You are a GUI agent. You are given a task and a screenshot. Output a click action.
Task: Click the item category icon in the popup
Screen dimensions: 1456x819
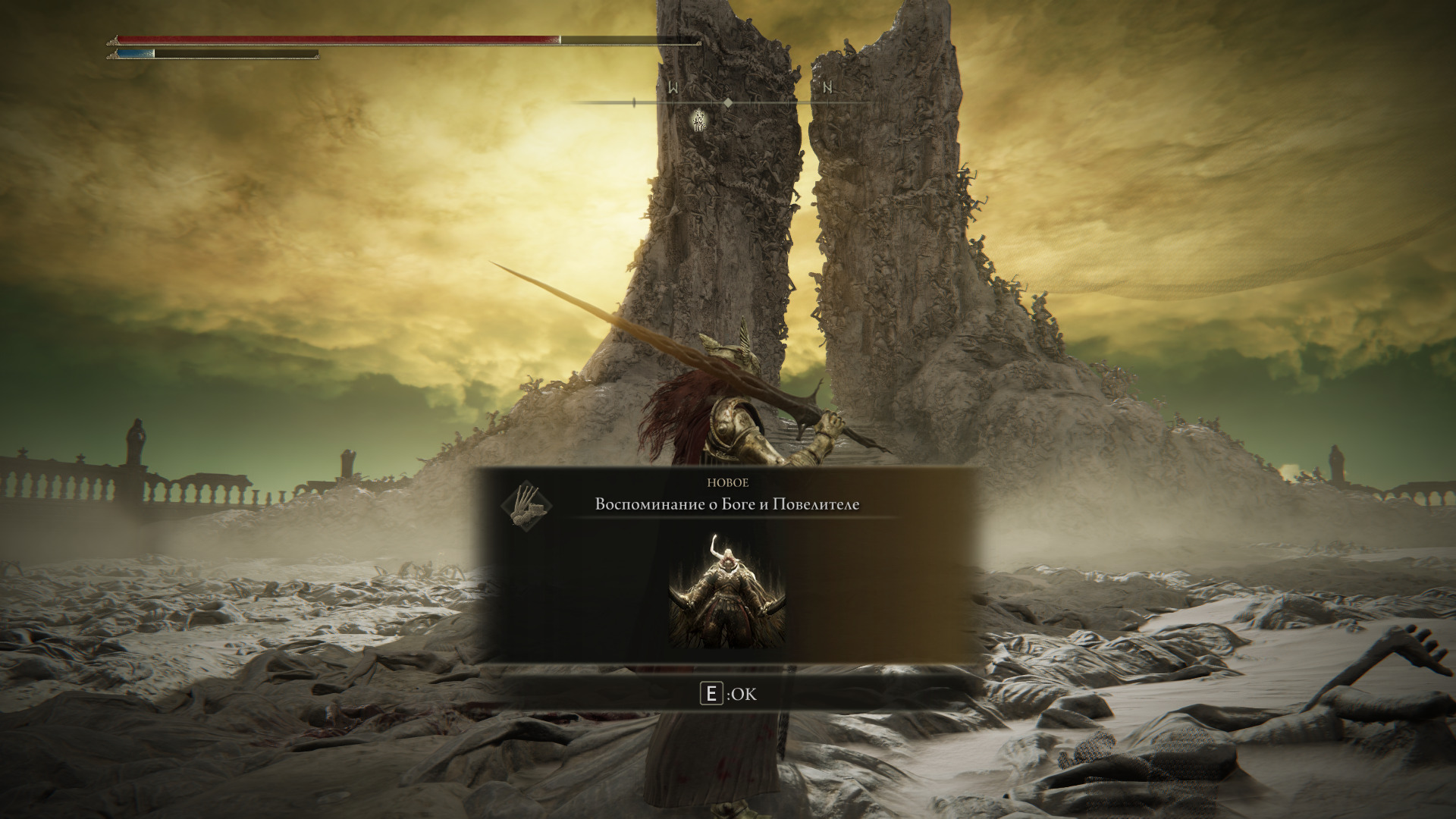point(527,505)
